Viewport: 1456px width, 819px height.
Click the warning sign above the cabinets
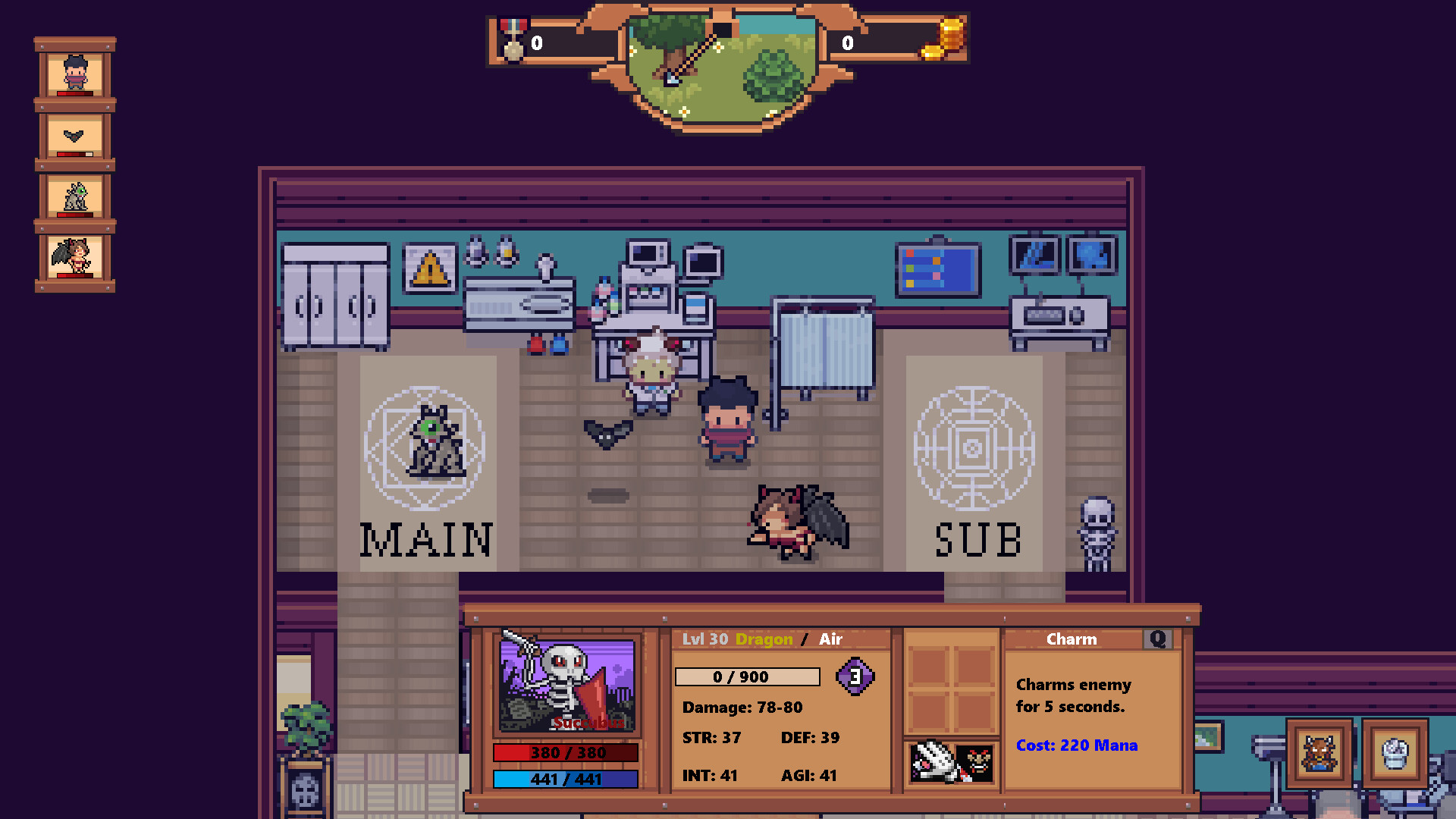tap(429, 267)
